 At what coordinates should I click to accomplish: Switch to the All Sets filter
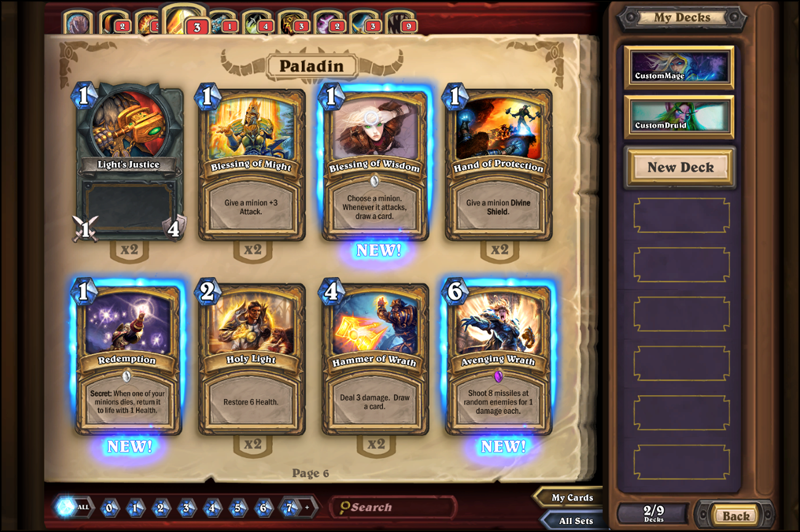573,519
